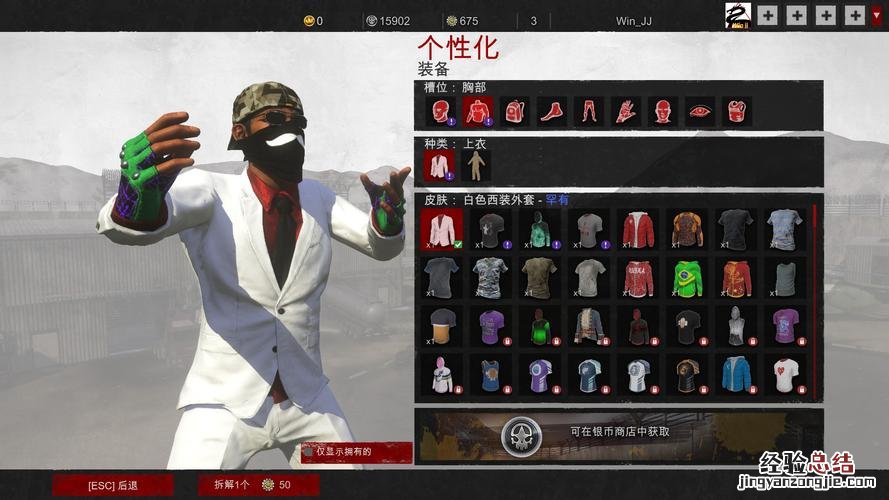Select the white suit jacket skin
The image size is (889, 500).
pos(441,228)
